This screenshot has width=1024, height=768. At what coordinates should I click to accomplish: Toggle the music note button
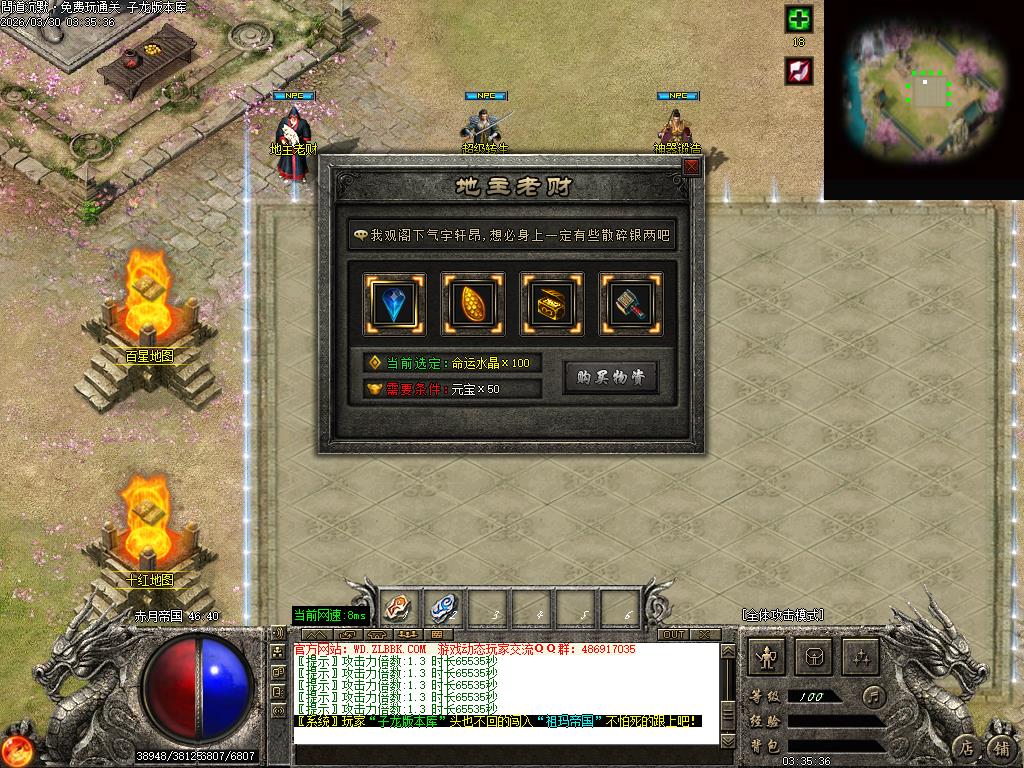(x=875, y=695)
